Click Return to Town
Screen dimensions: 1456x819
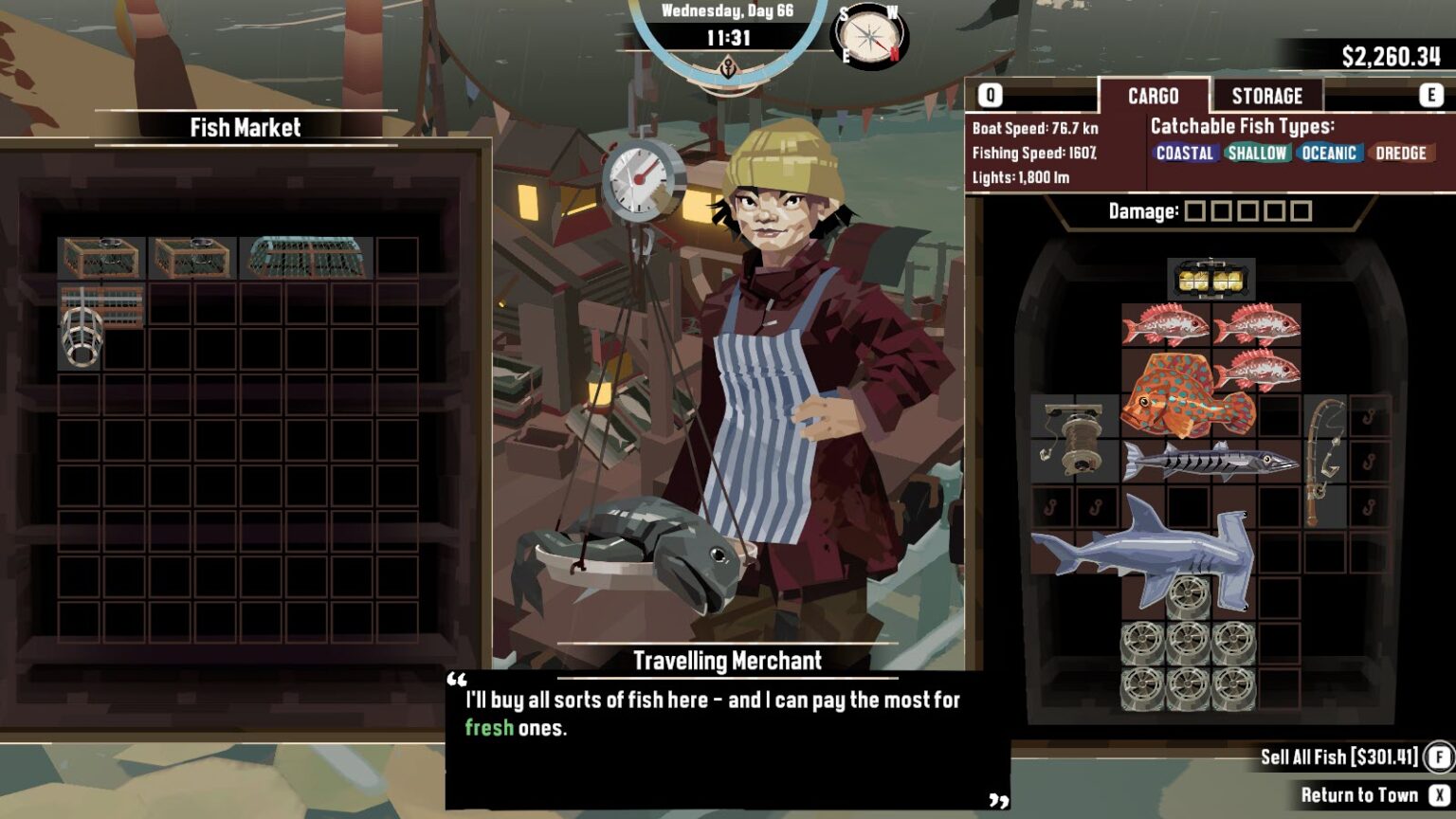1361,794
